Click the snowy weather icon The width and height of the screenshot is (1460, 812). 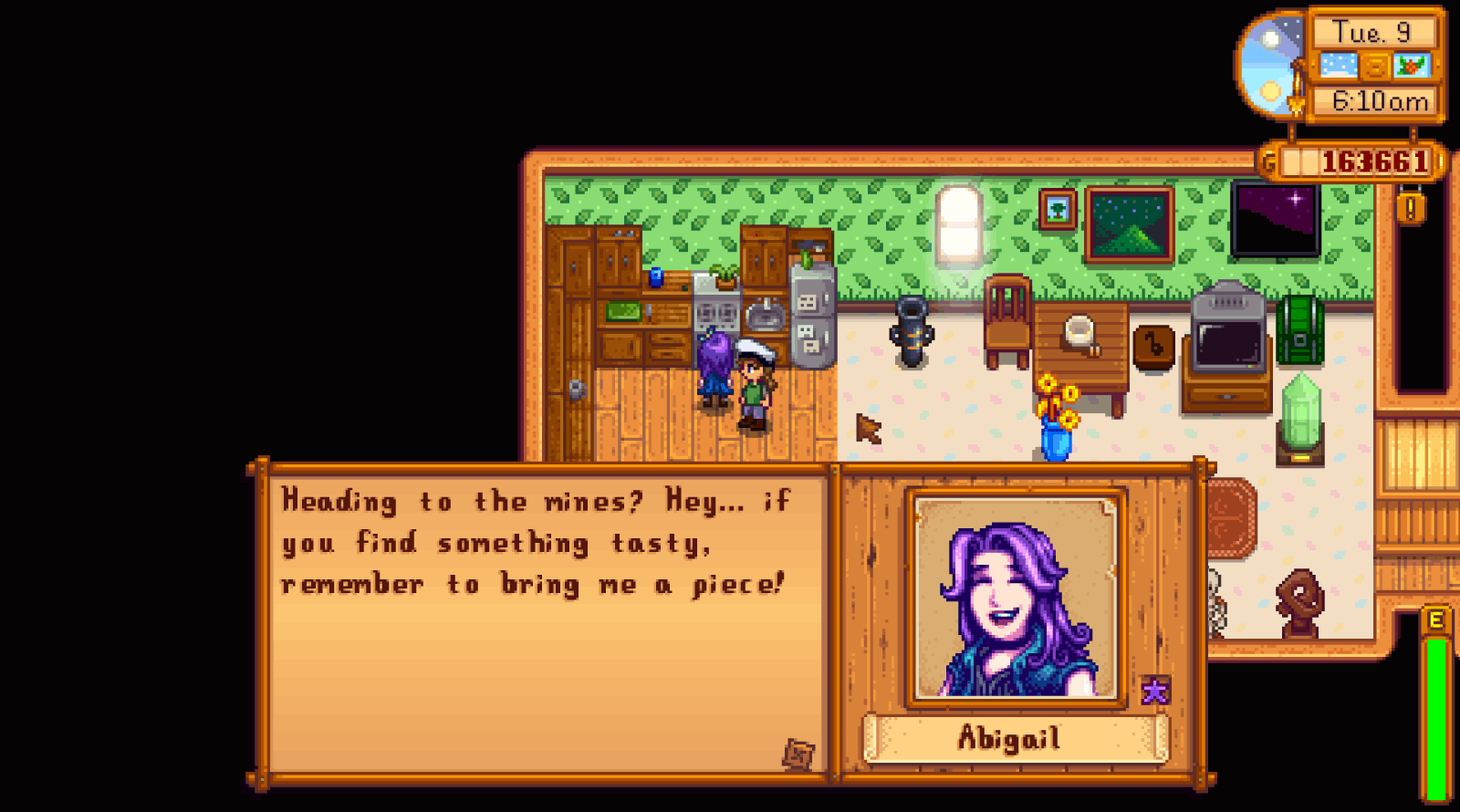click(1338, 66)
